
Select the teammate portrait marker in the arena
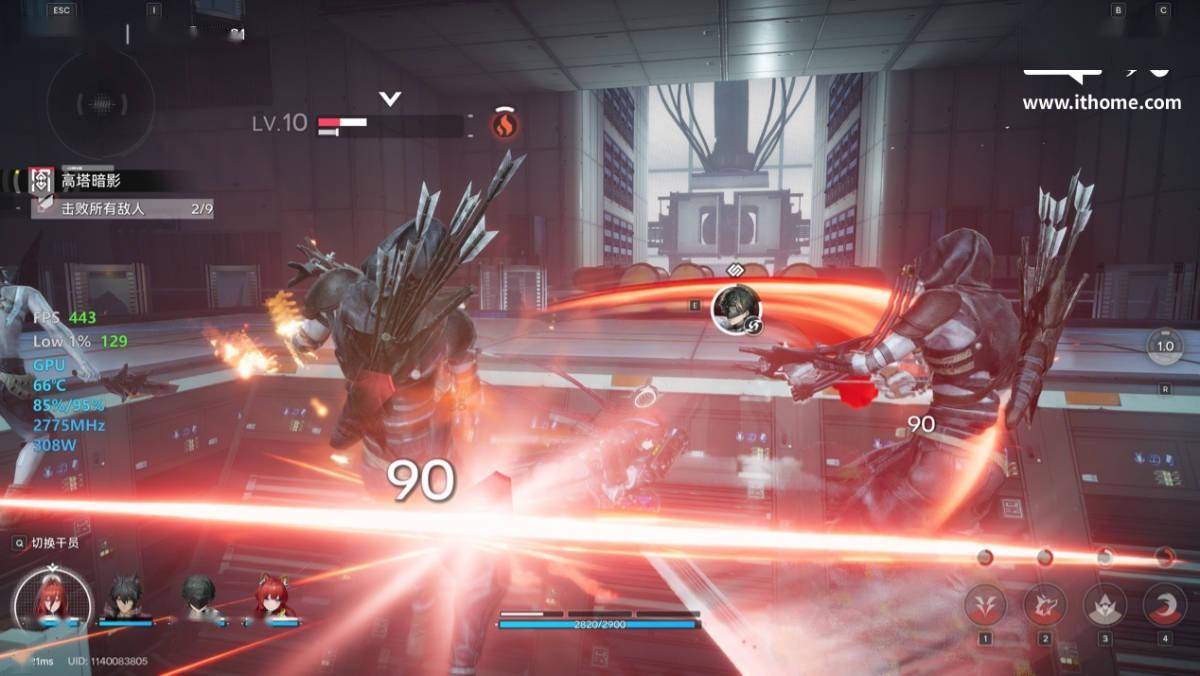(737, 309)
